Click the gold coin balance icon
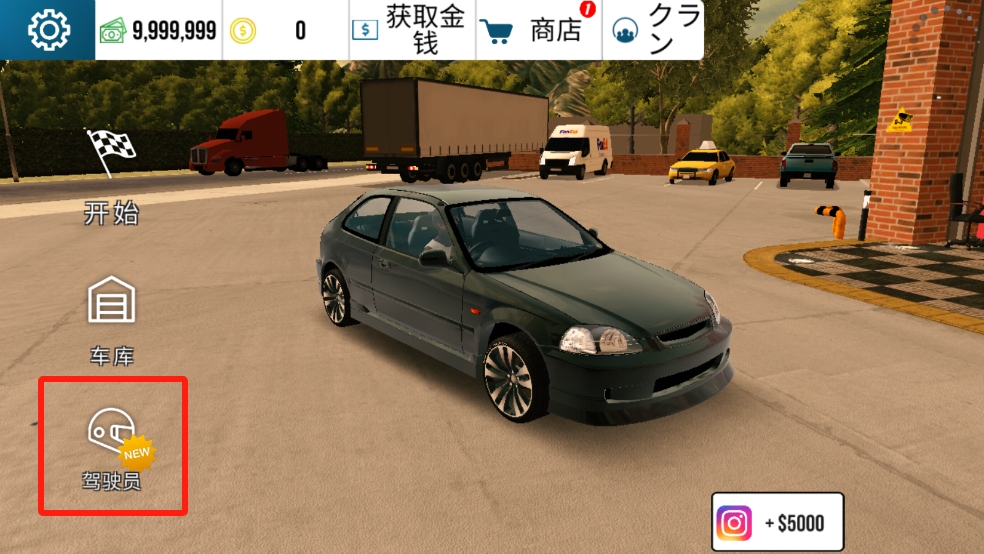The height and width of the screenshot is (554, 984). pos(242,31)
